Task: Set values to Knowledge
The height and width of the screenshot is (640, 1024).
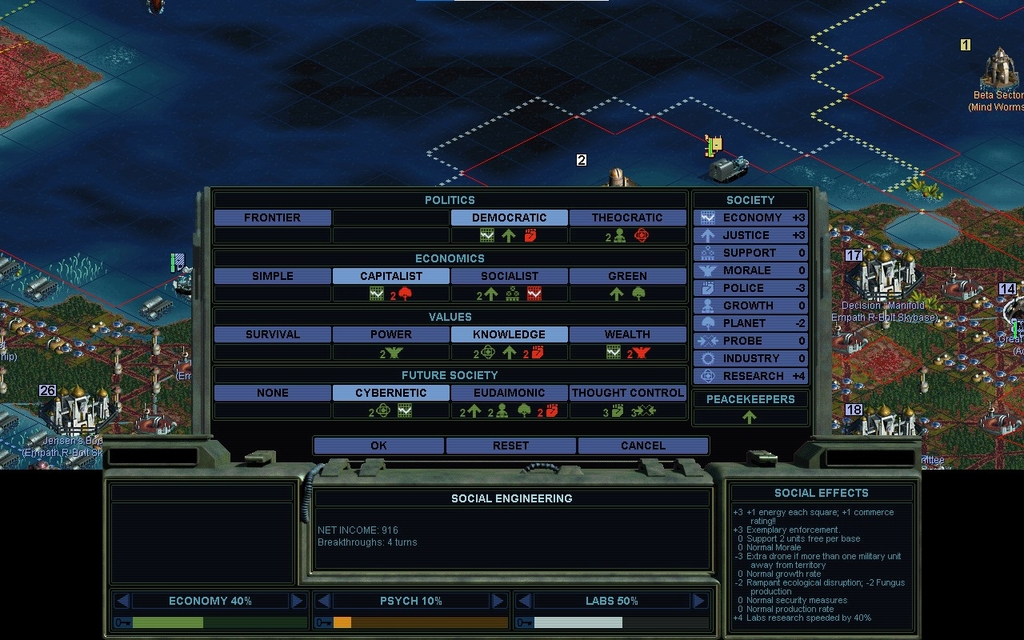Action: click(x=509, y=334)
